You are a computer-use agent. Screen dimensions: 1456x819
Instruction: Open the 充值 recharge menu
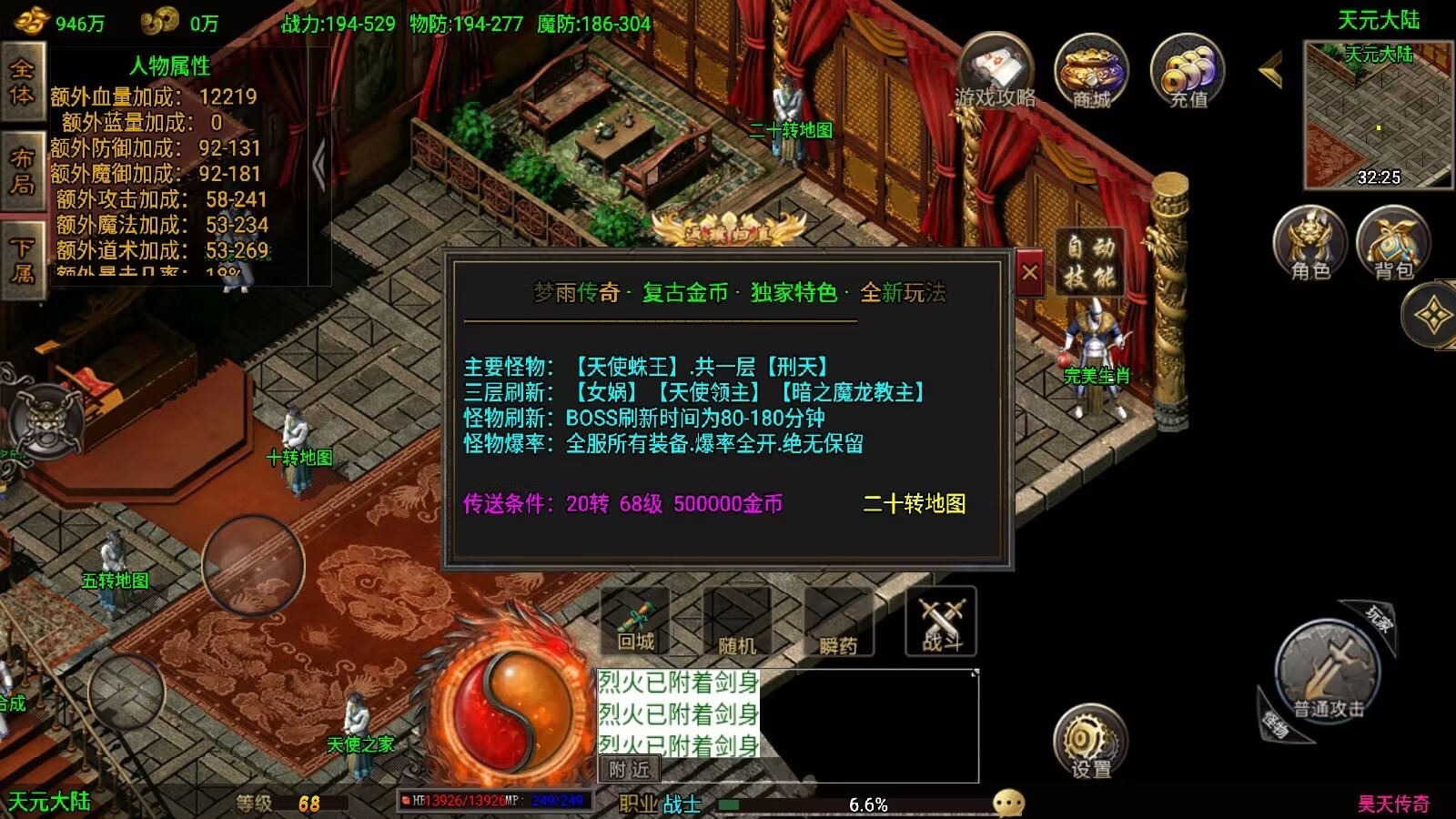click(1188, 72)
